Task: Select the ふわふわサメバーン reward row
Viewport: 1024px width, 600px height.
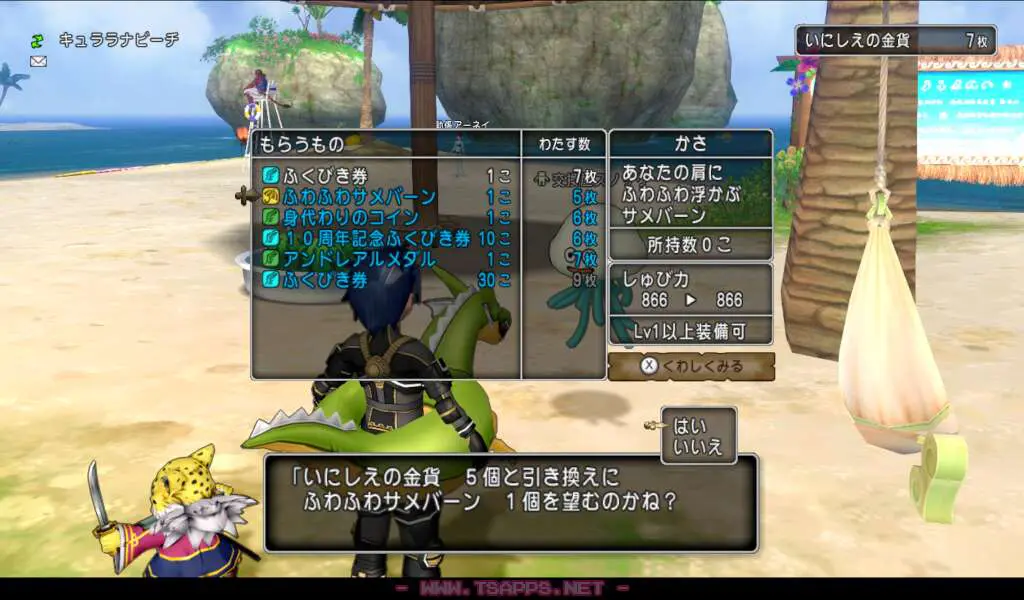Action: tap(385, 196)
